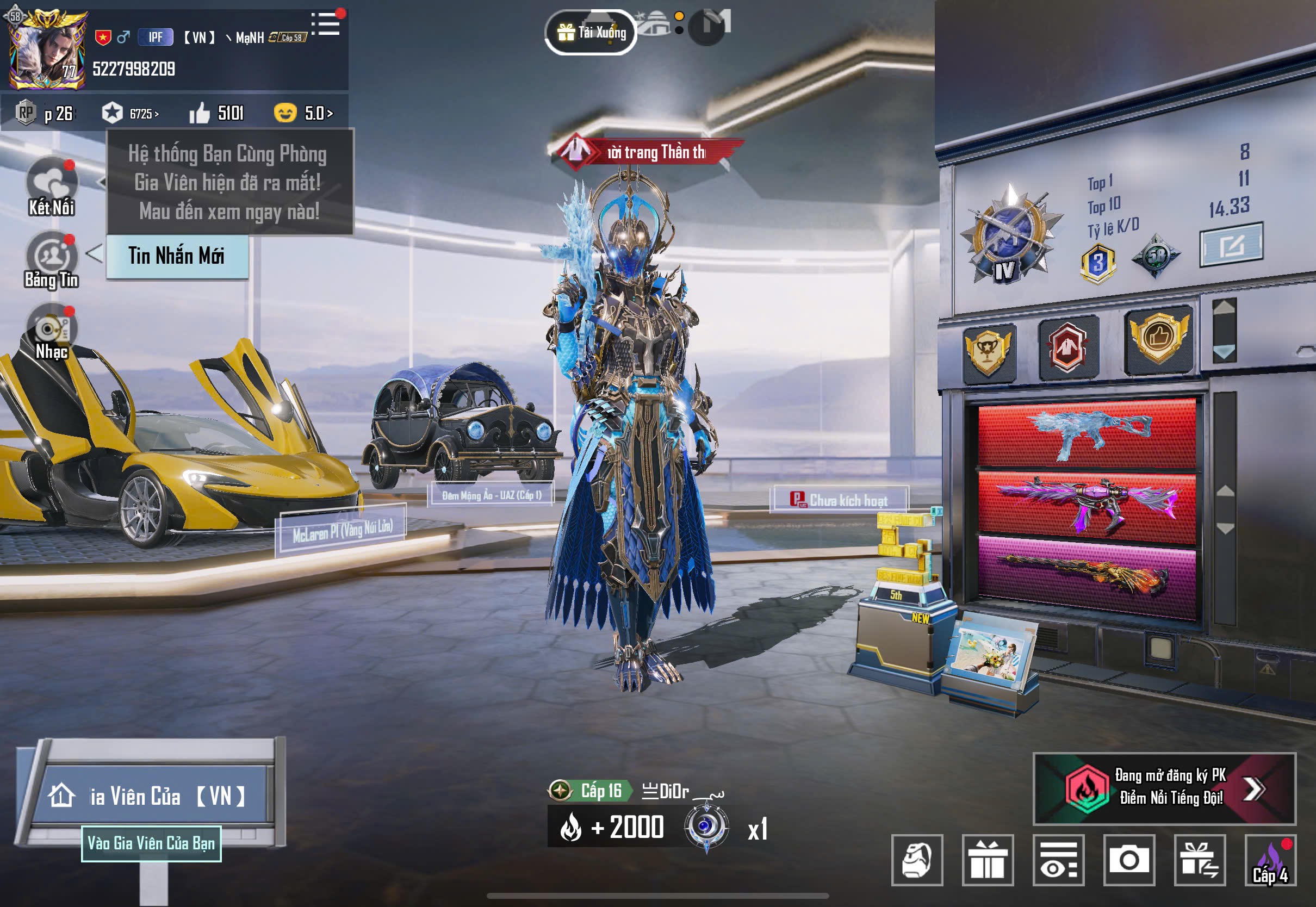The image size is (1316, 907).
Task: Select the icy blue gun skin tile
Action: tap(1087, 433)
